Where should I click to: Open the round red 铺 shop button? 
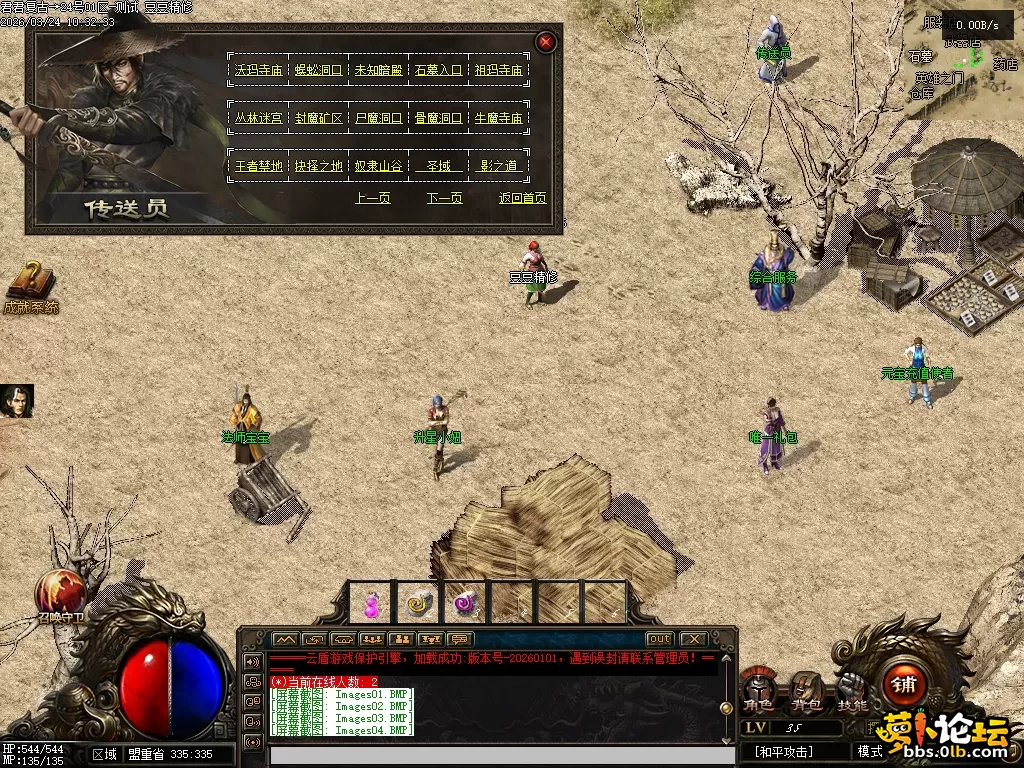[905, 685]
